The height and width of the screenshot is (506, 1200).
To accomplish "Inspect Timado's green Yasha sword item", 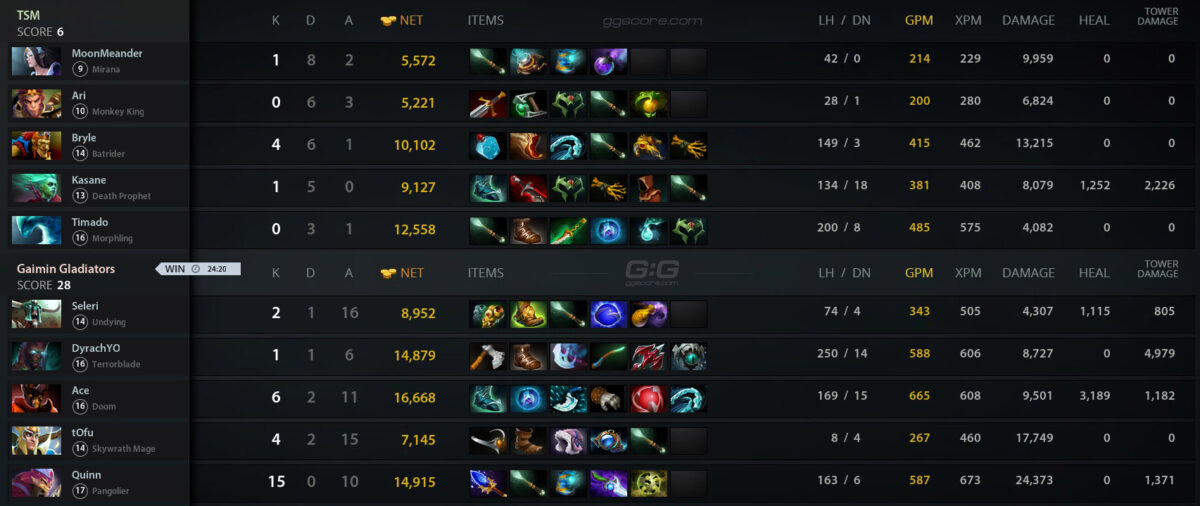I will [568, 230].
